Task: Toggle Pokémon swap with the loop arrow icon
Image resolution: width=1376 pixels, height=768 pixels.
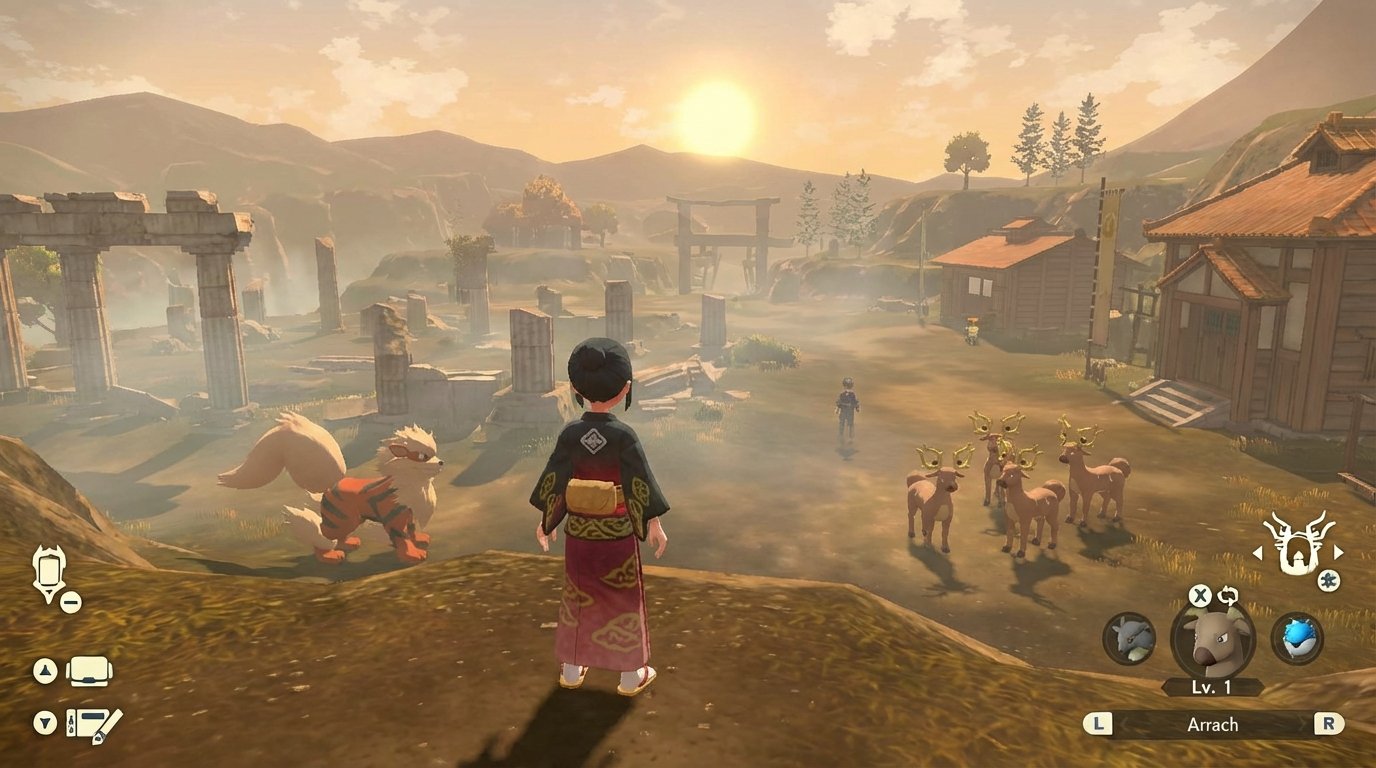Action: point(1228,593)
